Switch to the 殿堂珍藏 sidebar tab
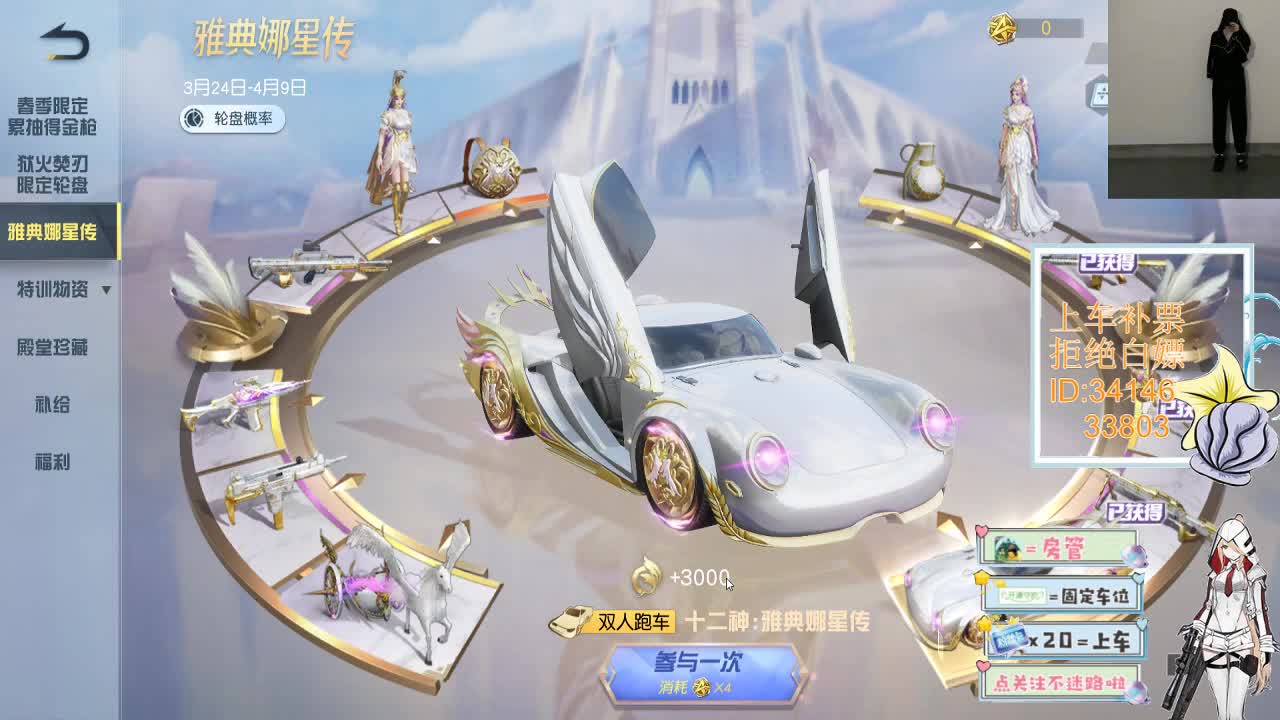Screen dimensions: 1280x720 pyautogui.click(x=53, y=349)
